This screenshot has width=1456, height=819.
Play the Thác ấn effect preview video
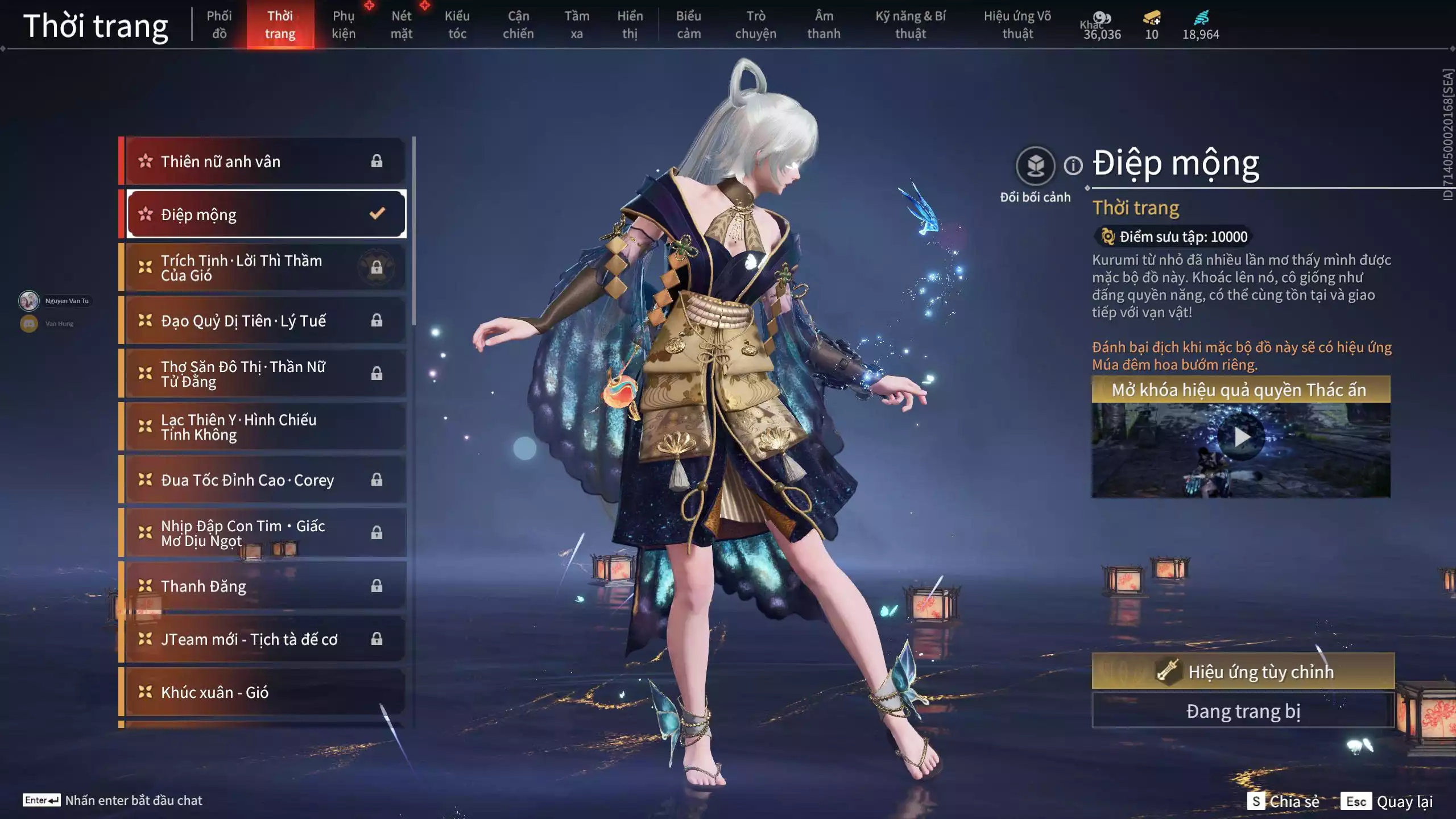(x=1241, y=437)
